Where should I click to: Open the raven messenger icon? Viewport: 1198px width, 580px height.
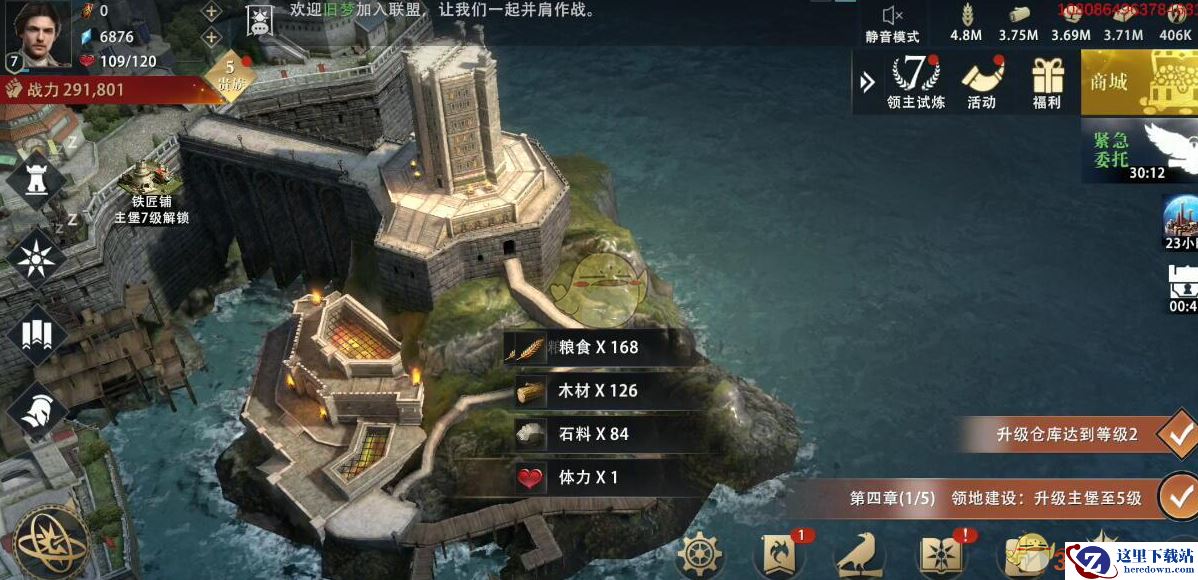coord(861,556)
